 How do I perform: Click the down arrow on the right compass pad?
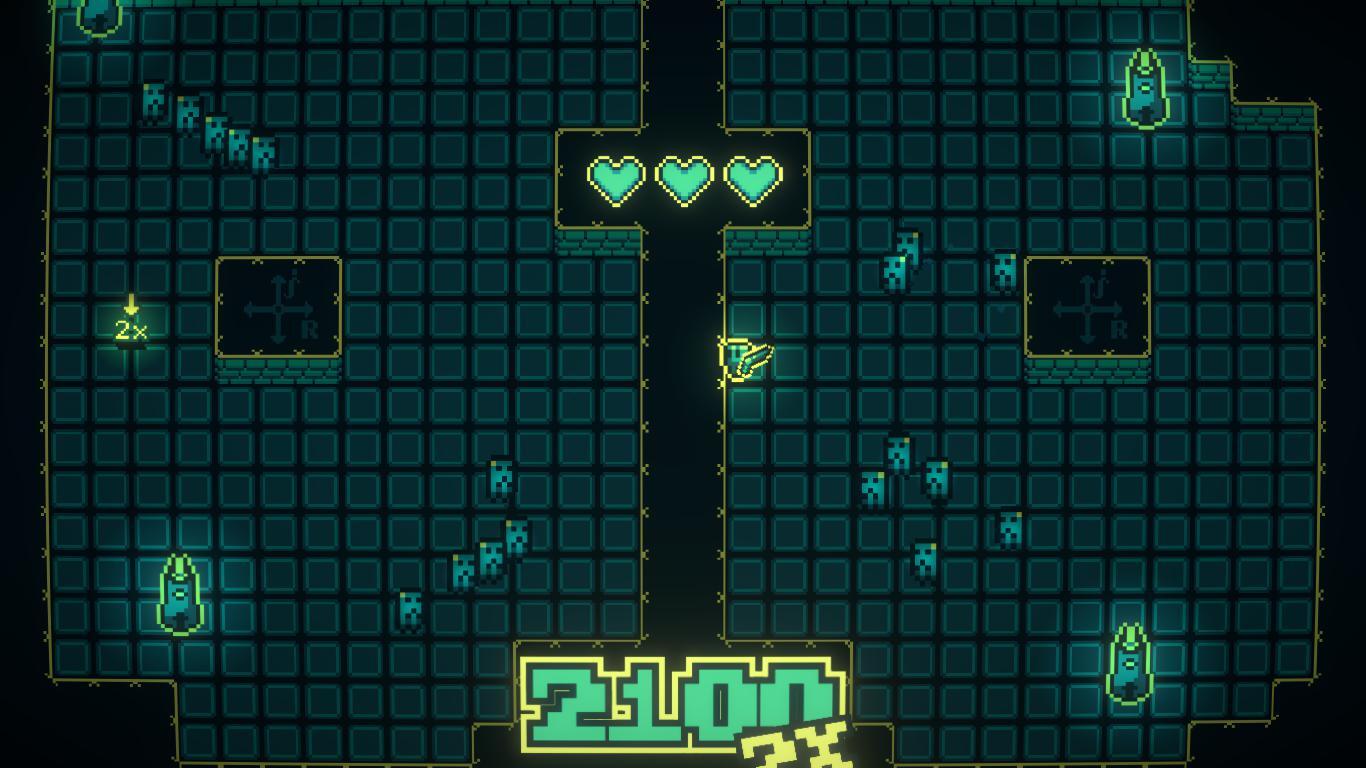click(x=1086, y=339)
